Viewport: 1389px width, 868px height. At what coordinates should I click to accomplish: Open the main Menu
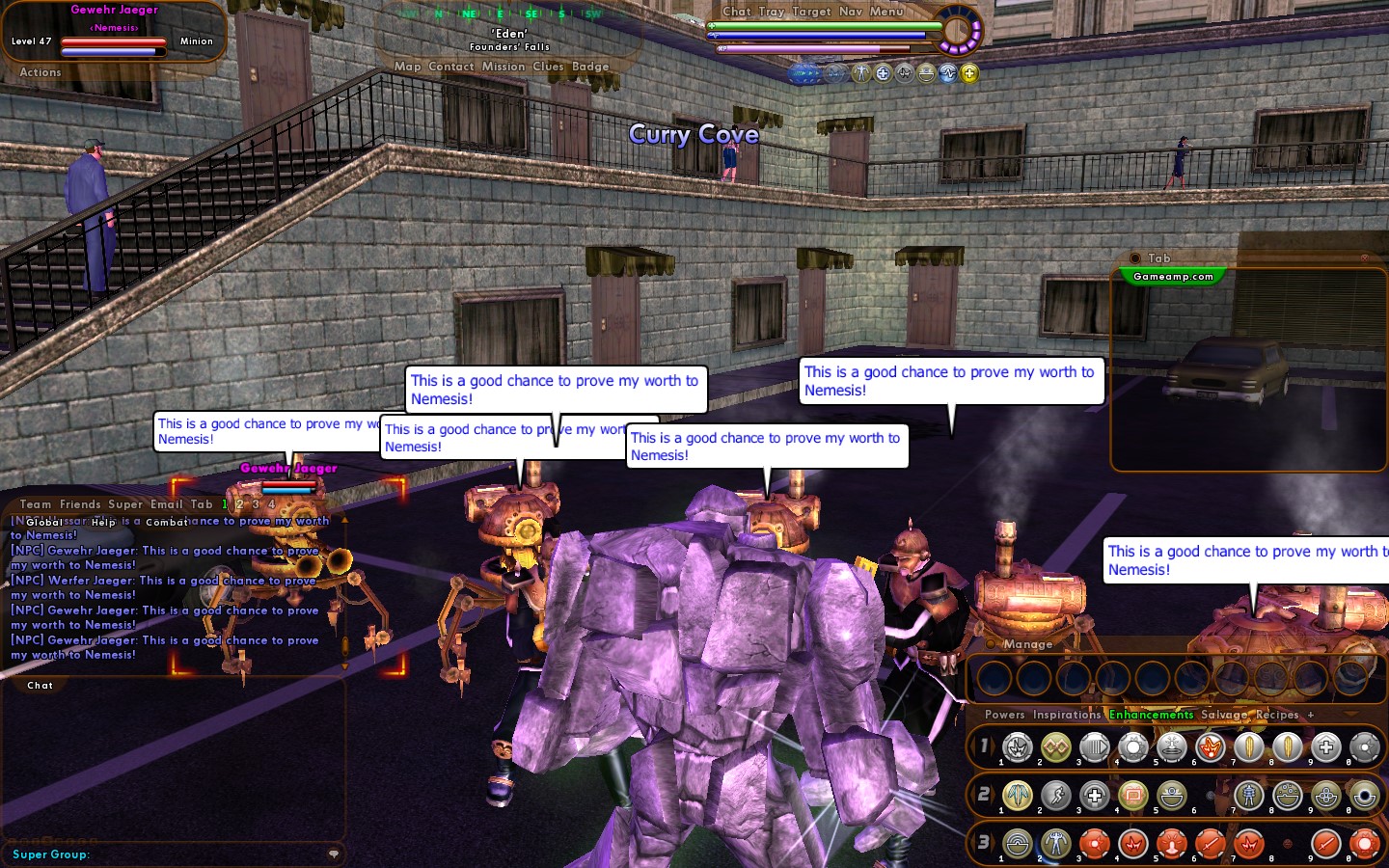[886, 12]
